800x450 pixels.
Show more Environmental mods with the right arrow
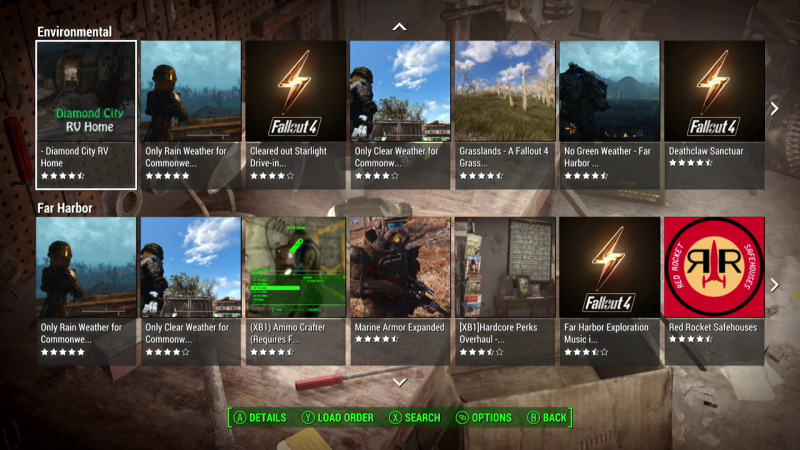click(x=774, y=108)
